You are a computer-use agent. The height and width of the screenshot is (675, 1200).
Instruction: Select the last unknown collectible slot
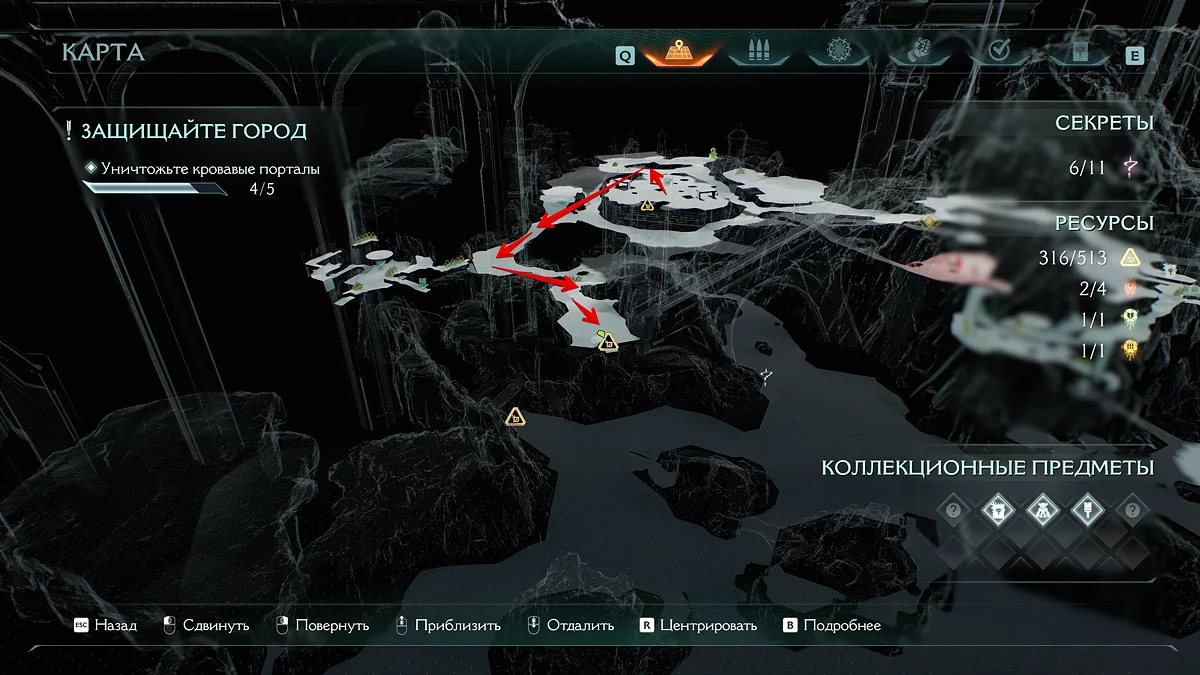coord(1132,511)
